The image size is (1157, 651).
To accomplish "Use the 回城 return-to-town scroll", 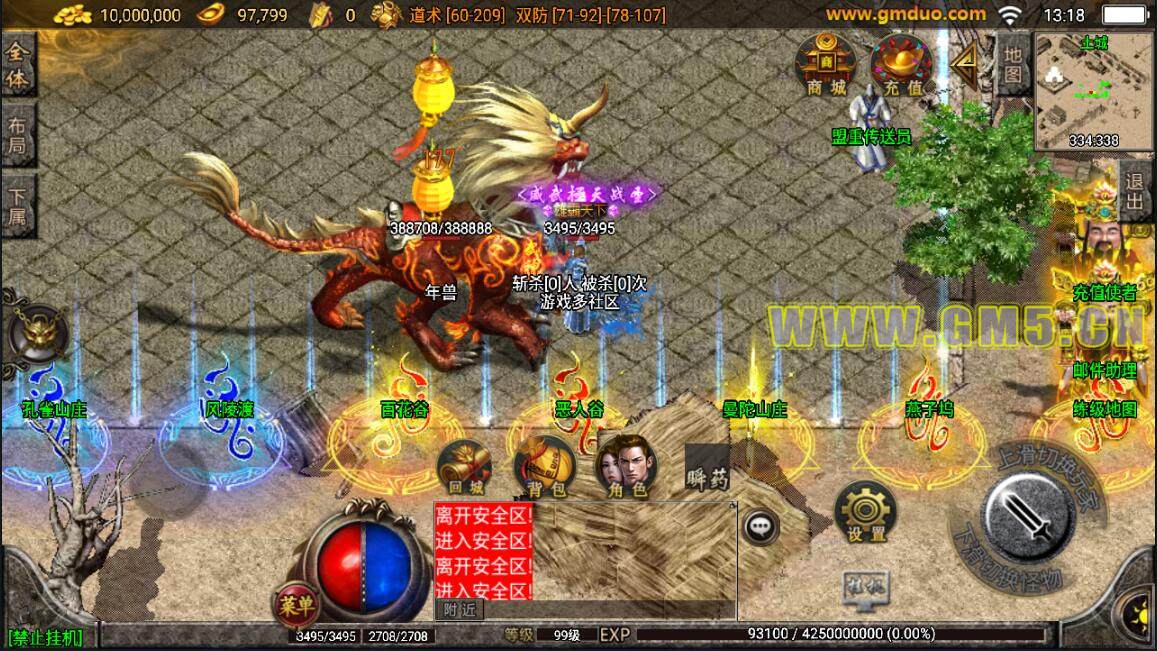I will point(465,468).
